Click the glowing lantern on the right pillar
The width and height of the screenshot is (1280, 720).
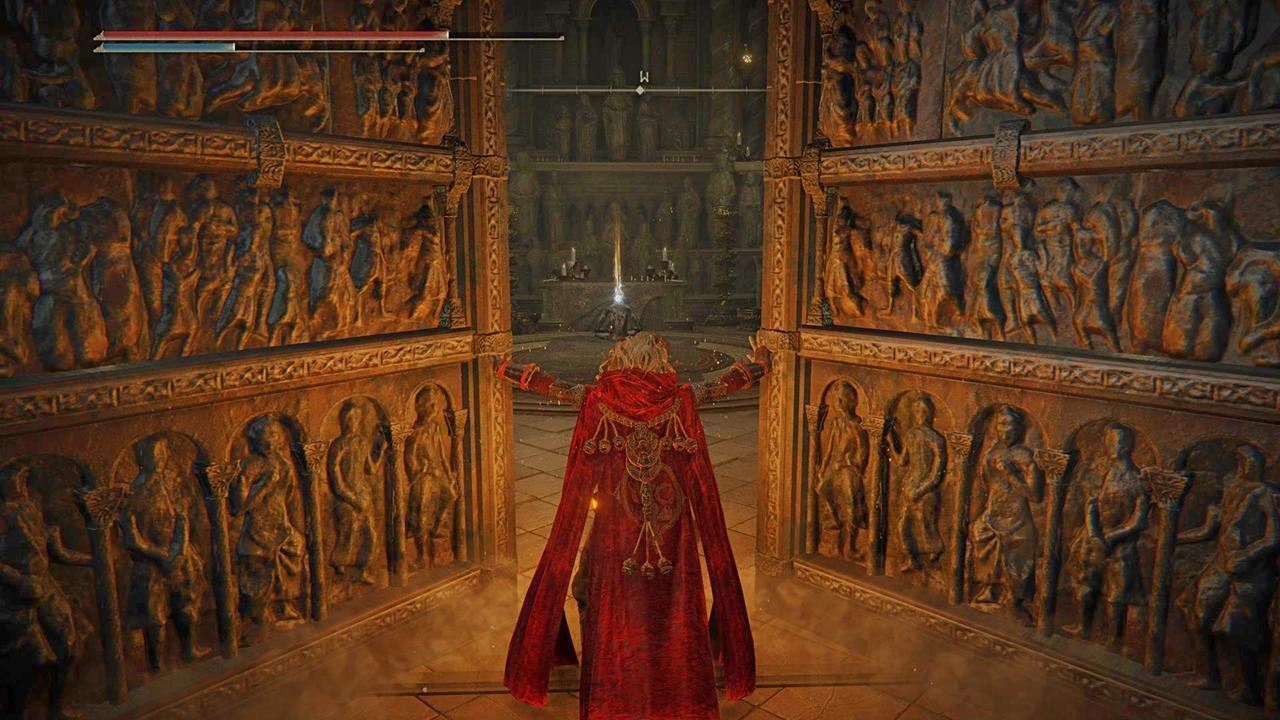click(x=745, y=58)
